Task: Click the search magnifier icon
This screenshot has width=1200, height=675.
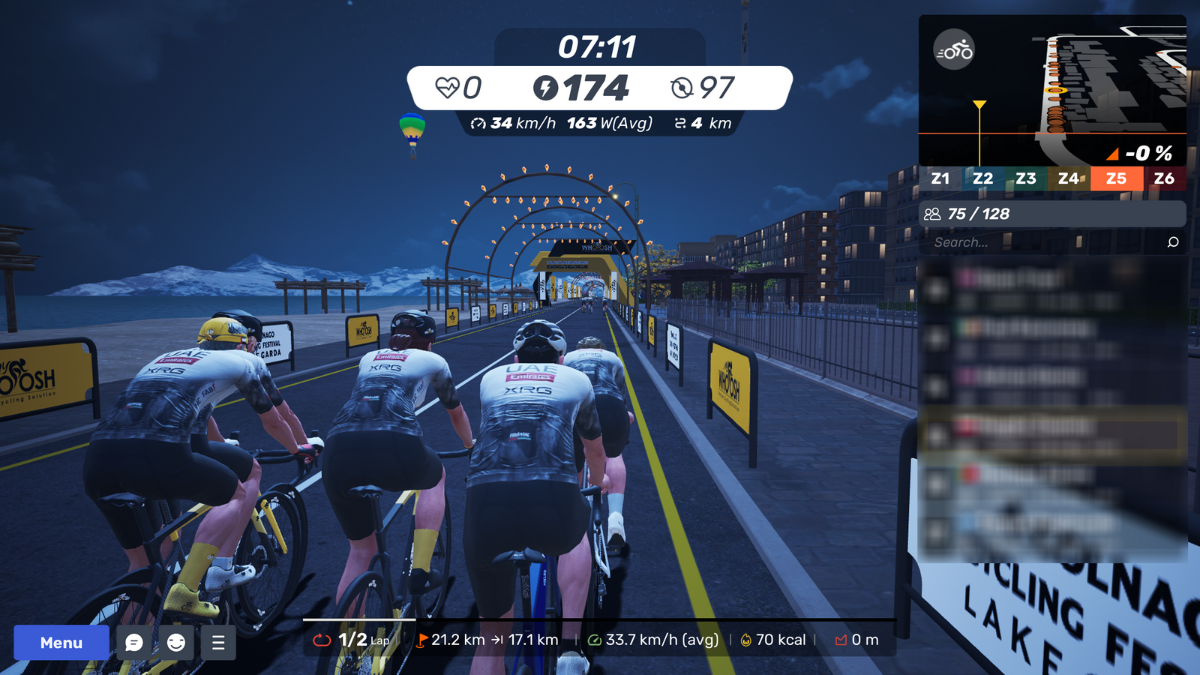Action: (x=1173, y=242)
